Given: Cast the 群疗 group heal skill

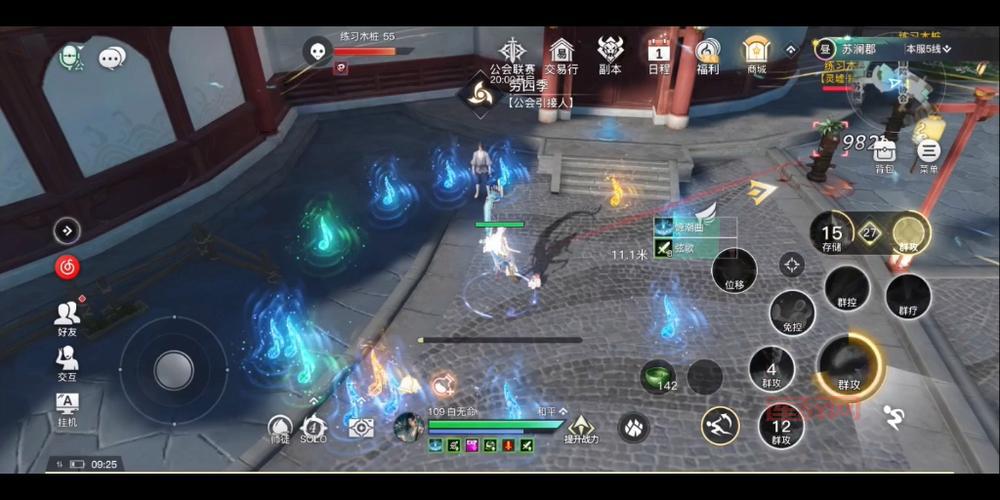Looking at the screenshot, I should pyautogui.click(x=908, y=296).
